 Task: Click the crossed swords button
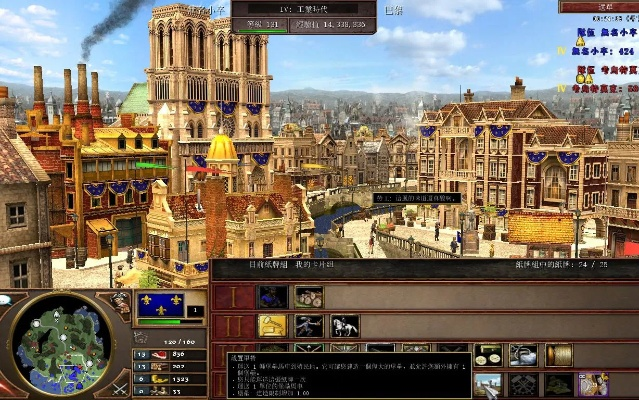(x=120, y=387)
